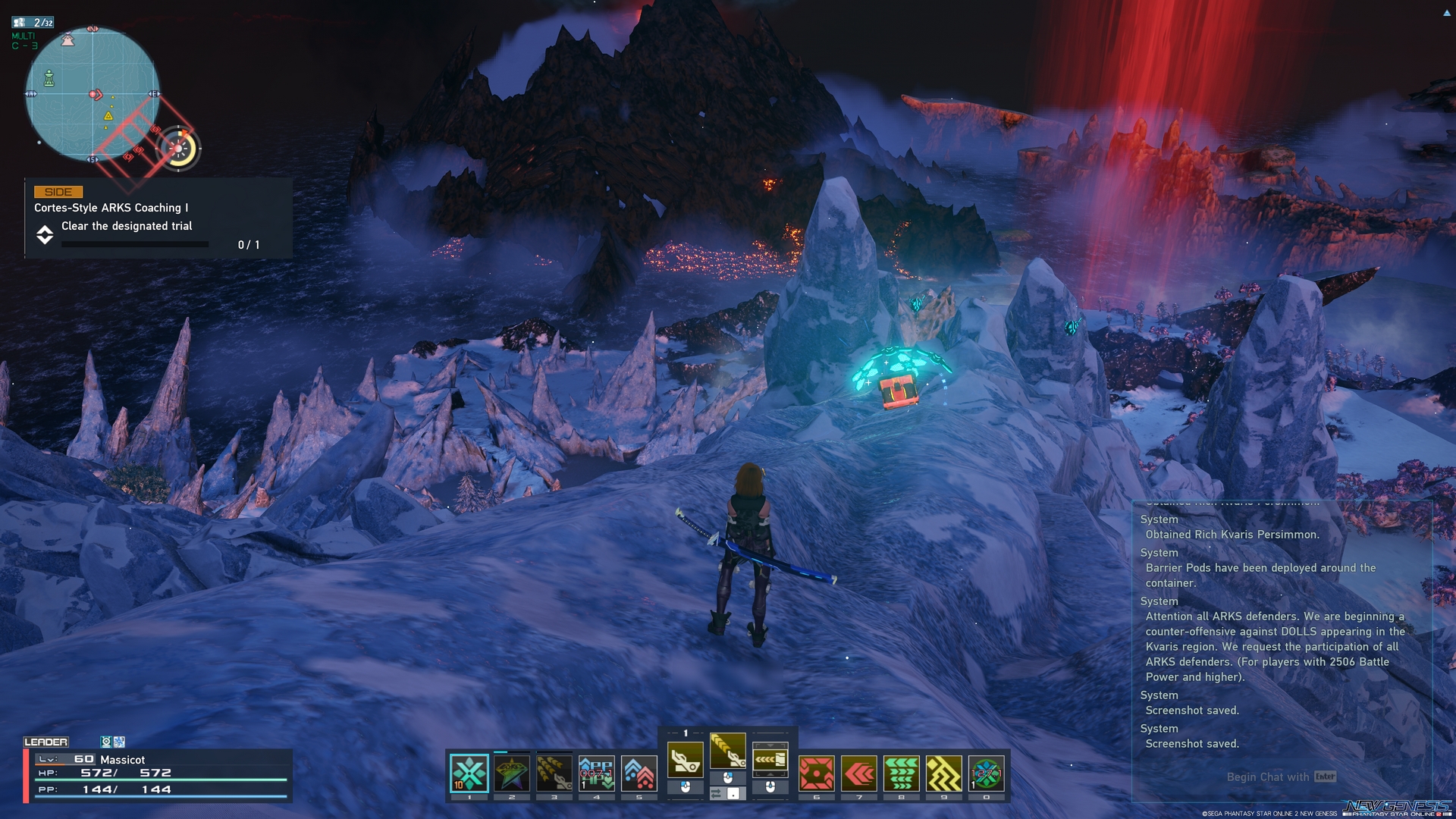Screen dimensions: 1456x819
Task: Activate the red chevron skill in slot 7
Action: (859, 770)
